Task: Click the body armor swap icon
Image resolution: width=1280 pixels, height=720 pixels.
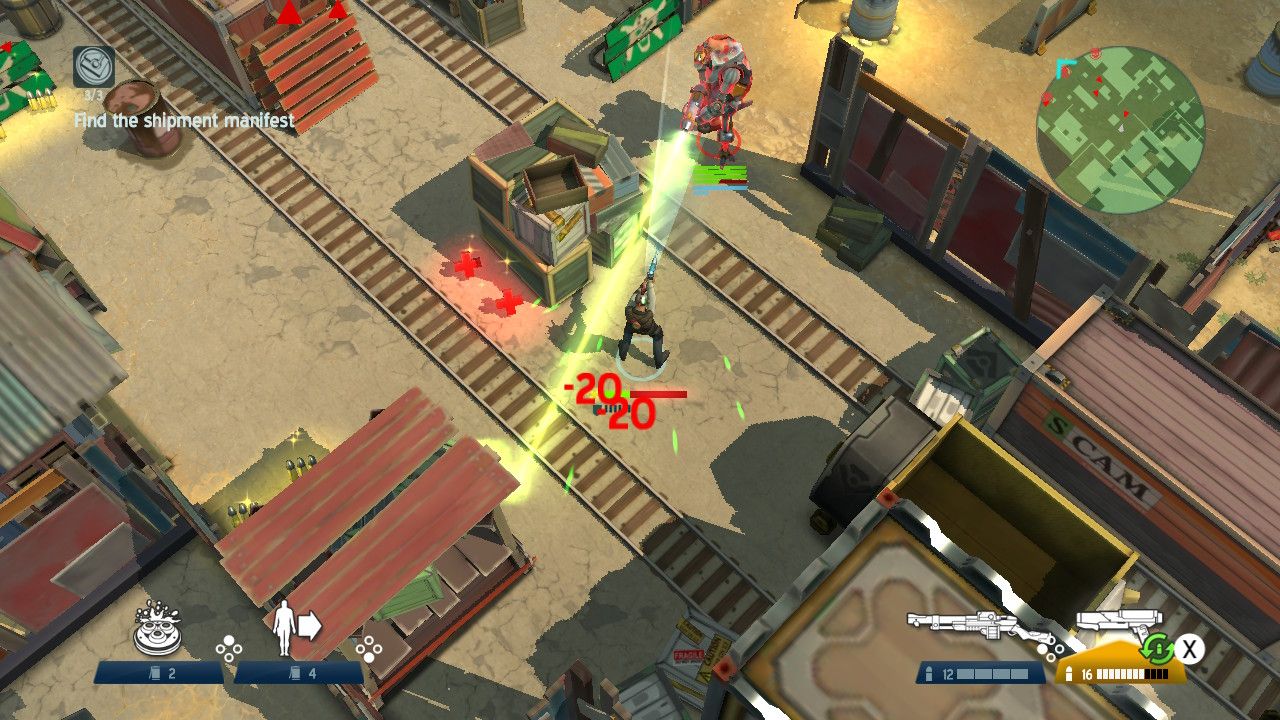Action: [x=290, y=628]
